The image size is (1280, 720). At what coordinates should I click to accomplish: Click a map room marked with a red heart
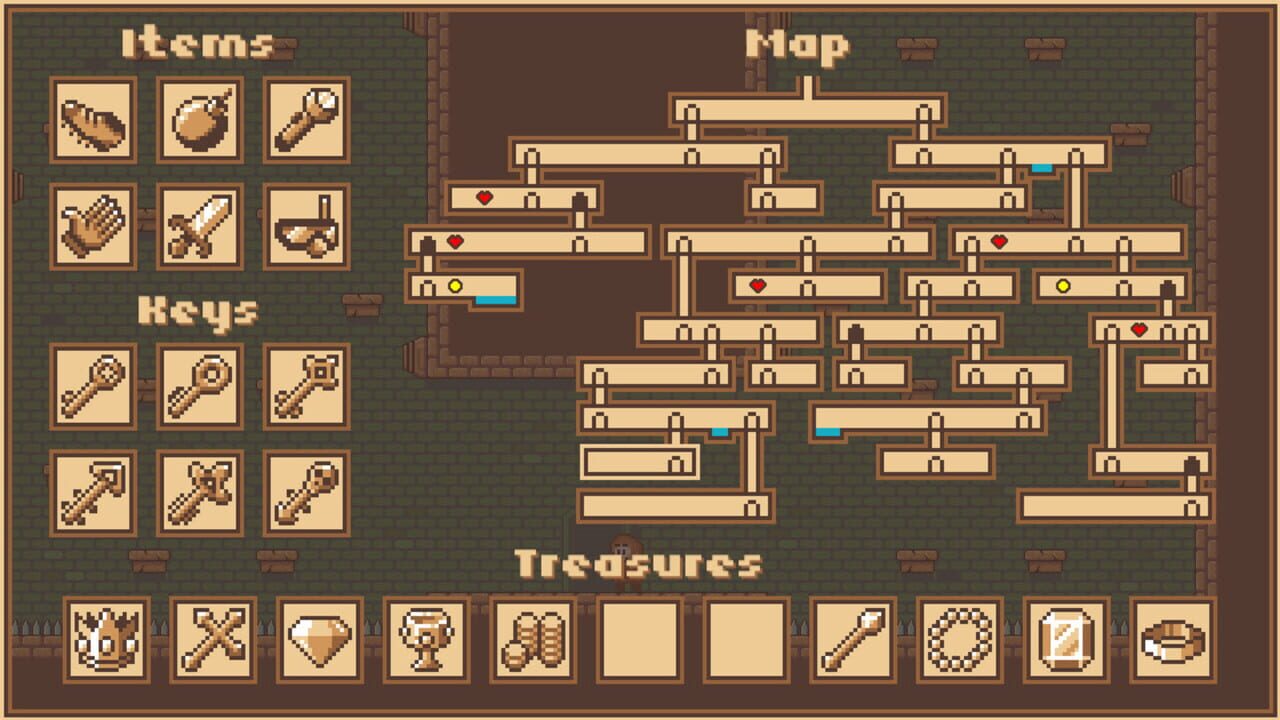[x=487, y=197]
